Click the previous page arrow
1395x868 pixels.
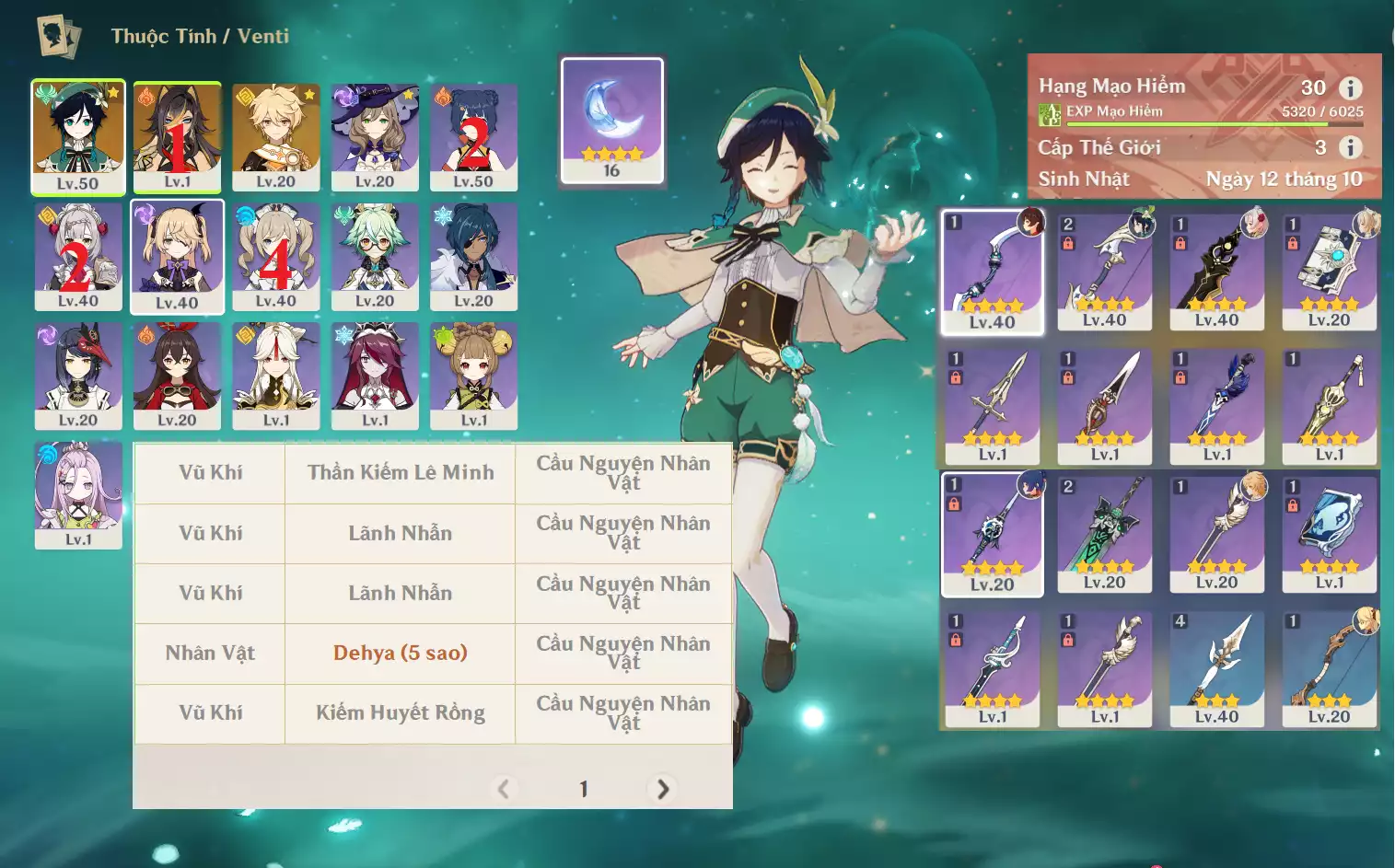click(x=504, y=789)
